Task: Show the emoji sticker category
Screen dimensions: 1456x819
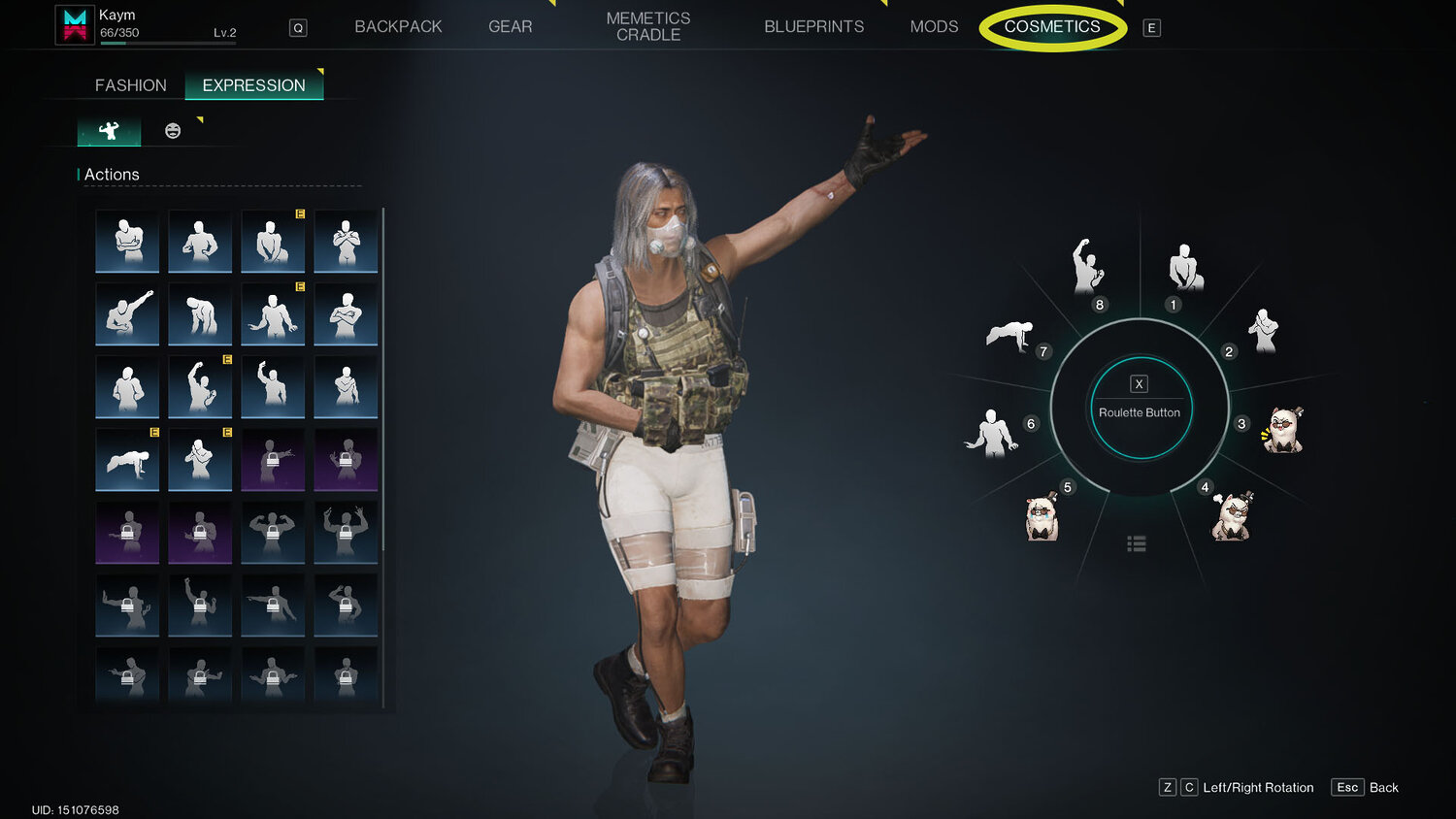Action: [173, 131]
